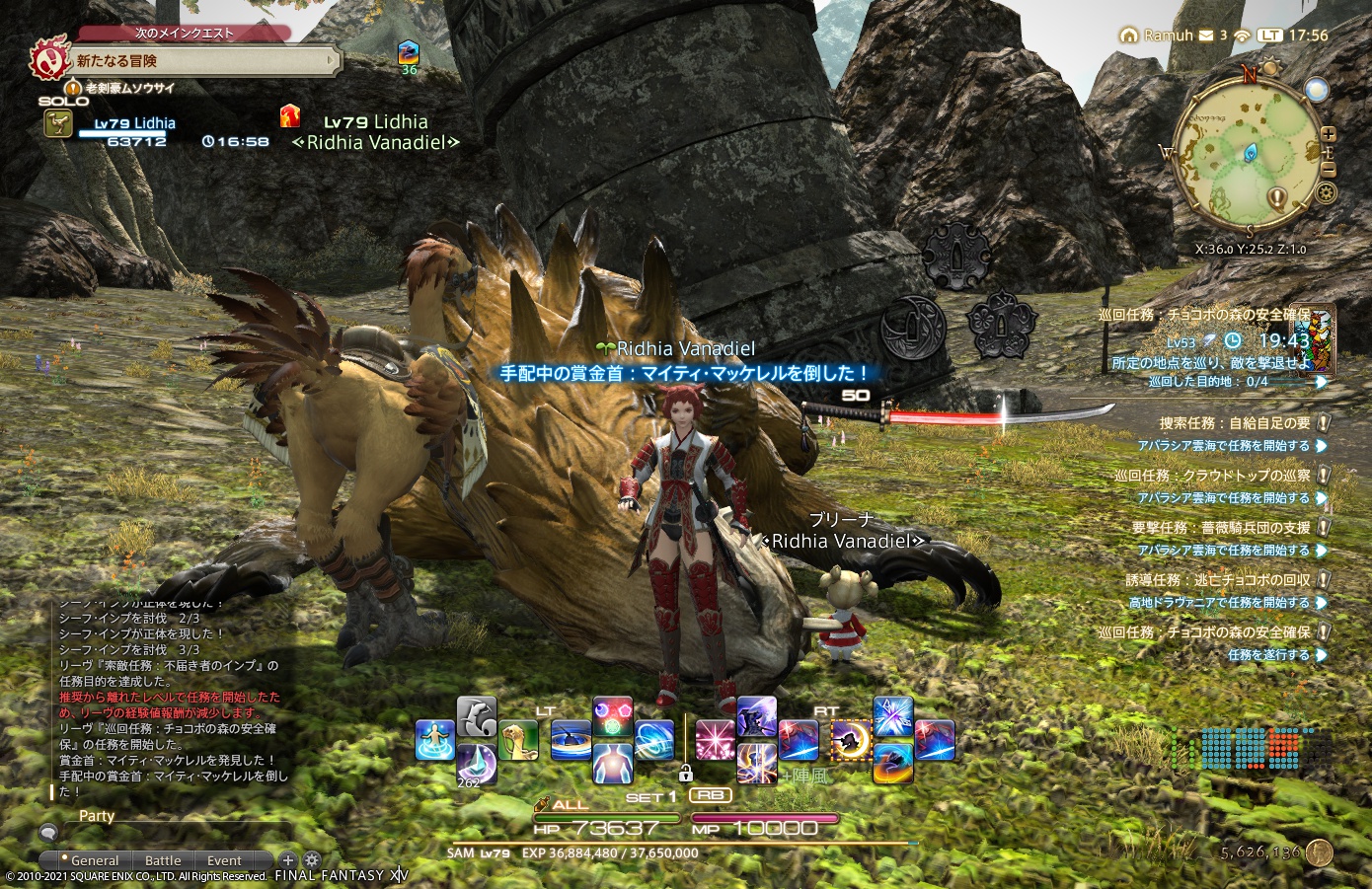Expand the 巡回した目的地 0/4 objective chevron
The height and width of the screenshot is (889, 1372).
(x=1321, y=383)
